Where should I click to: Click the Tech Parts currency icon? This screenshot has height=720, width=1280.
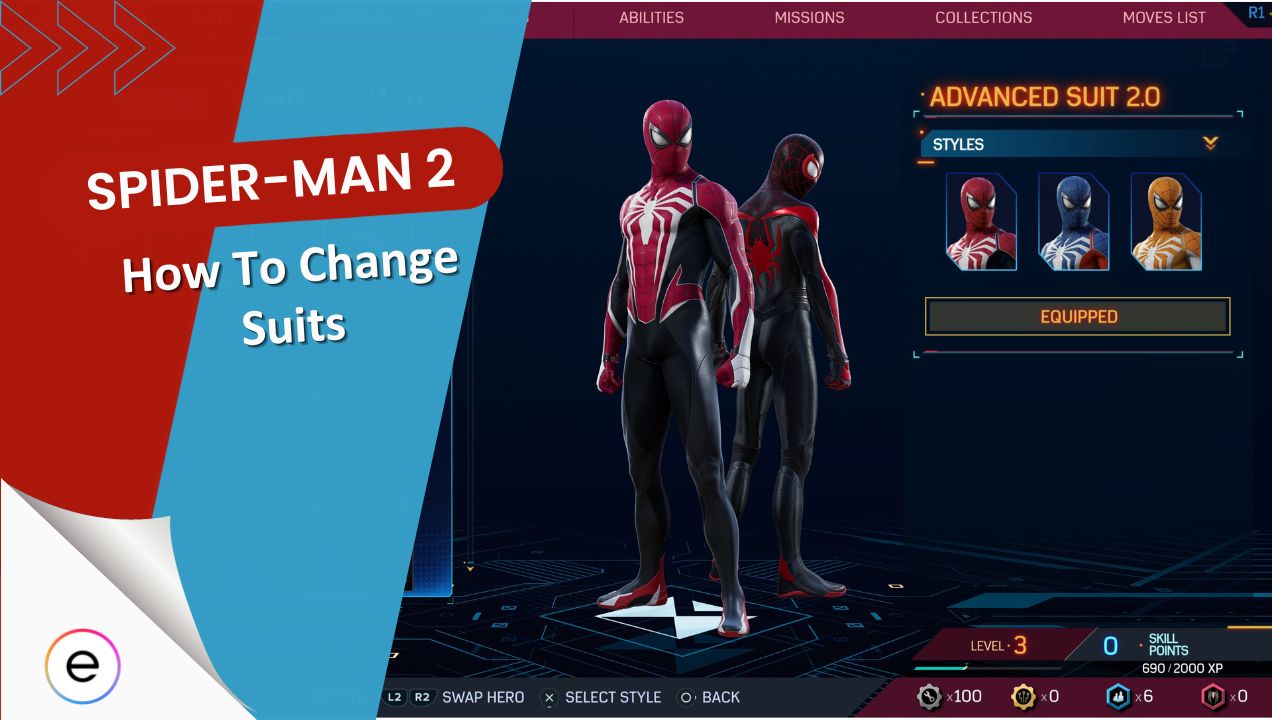coord(928,696)
